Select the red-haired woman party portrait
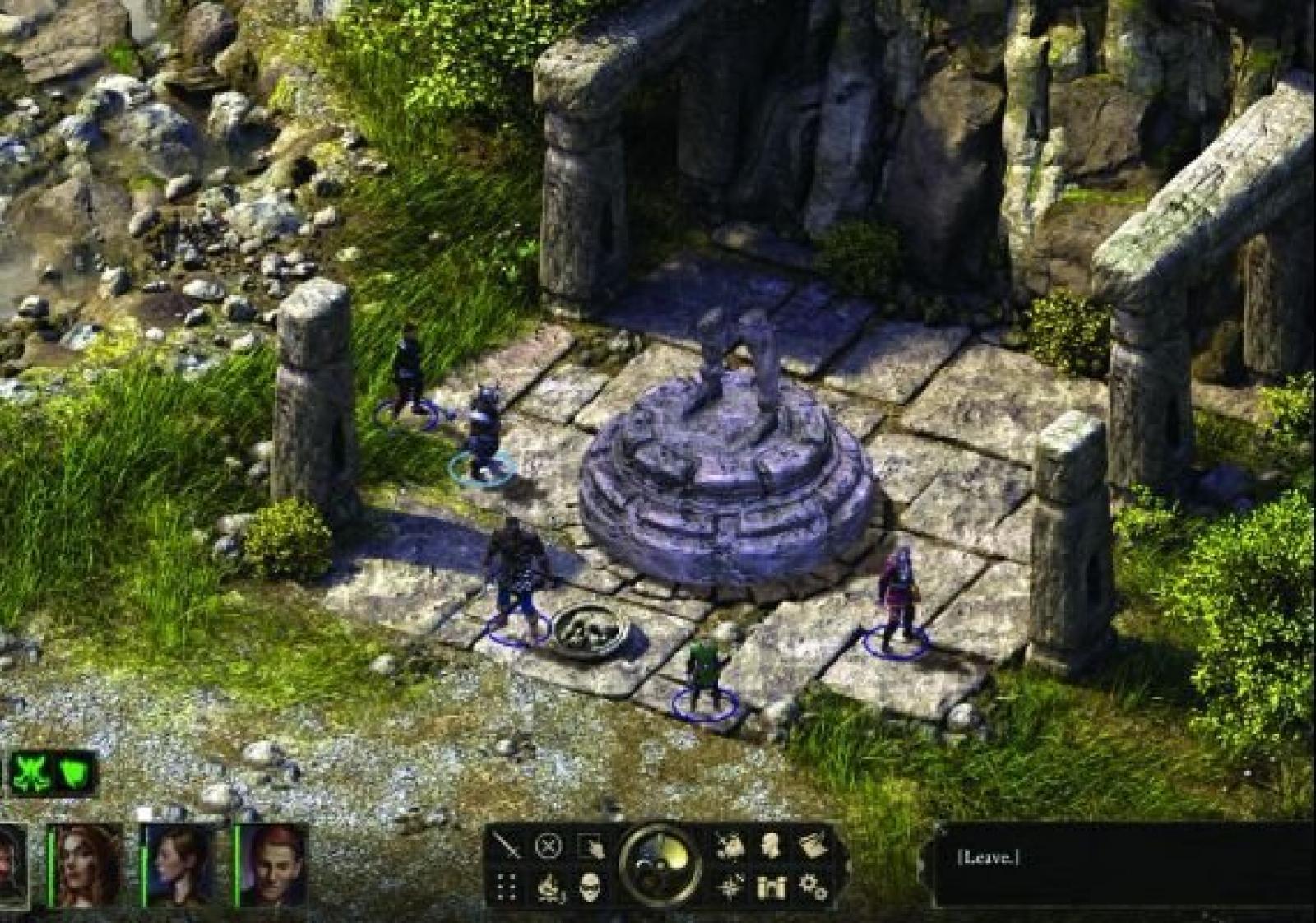This screenshot has width=1316, height=923. (87, 864)
